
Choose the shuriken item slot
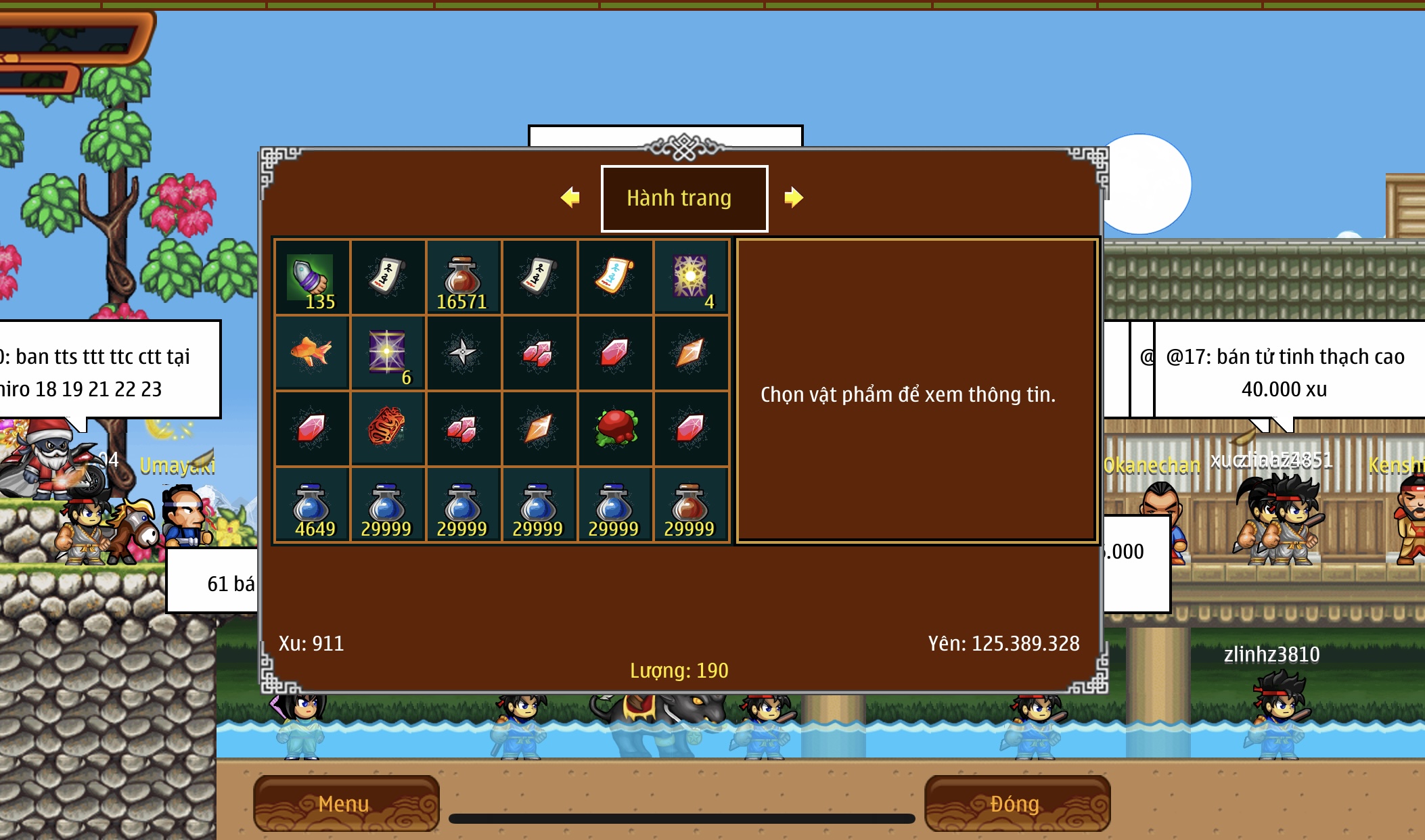463,352
